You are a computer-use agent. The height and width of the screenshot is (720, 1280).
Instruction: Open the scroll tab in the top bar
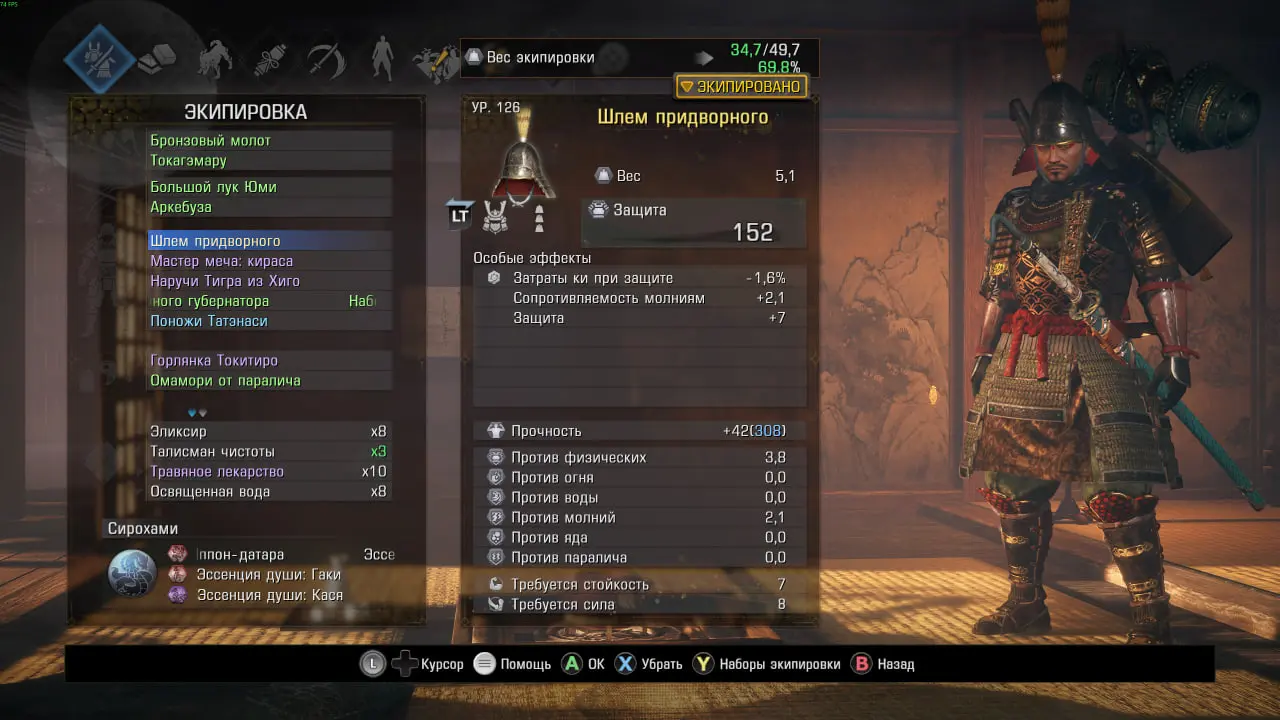pyautogui.click(x=270, y=60)
